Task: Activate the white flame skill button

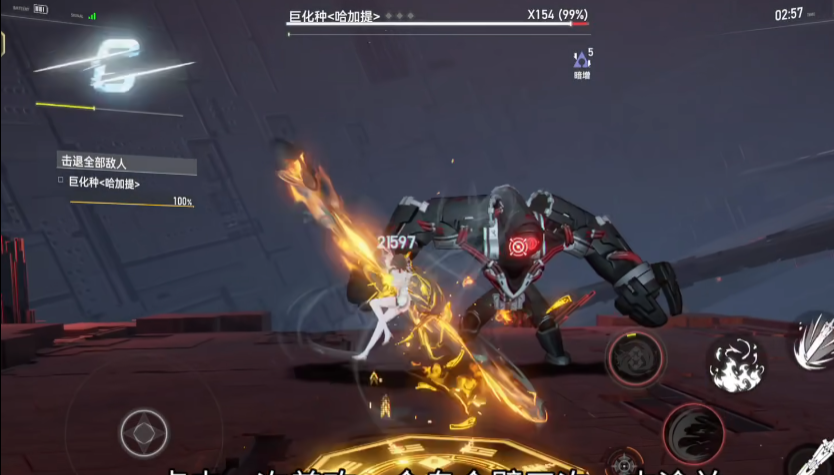Action: [737, 364]
